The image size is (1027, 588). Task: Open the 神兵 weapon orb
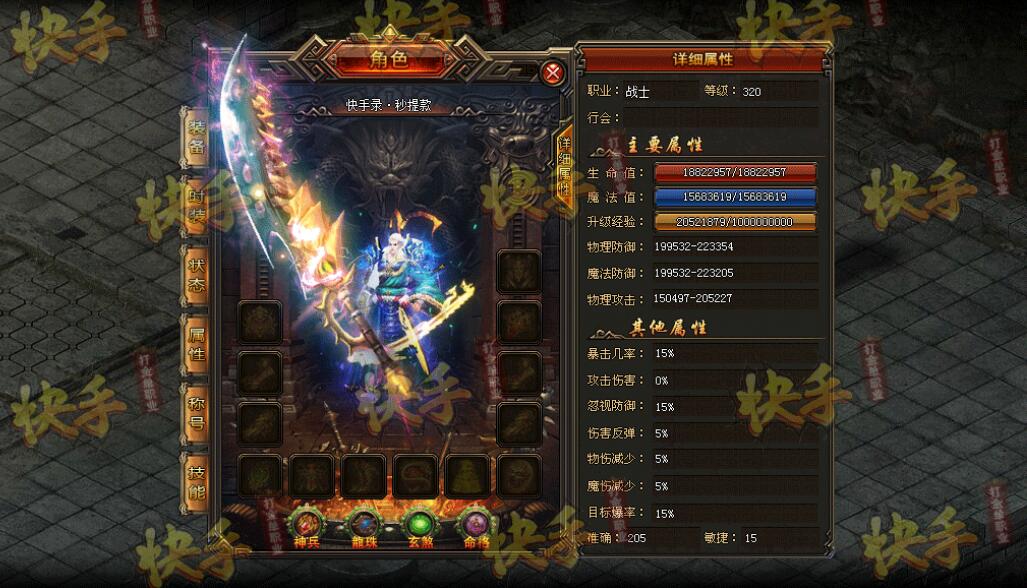click(305, 525)
